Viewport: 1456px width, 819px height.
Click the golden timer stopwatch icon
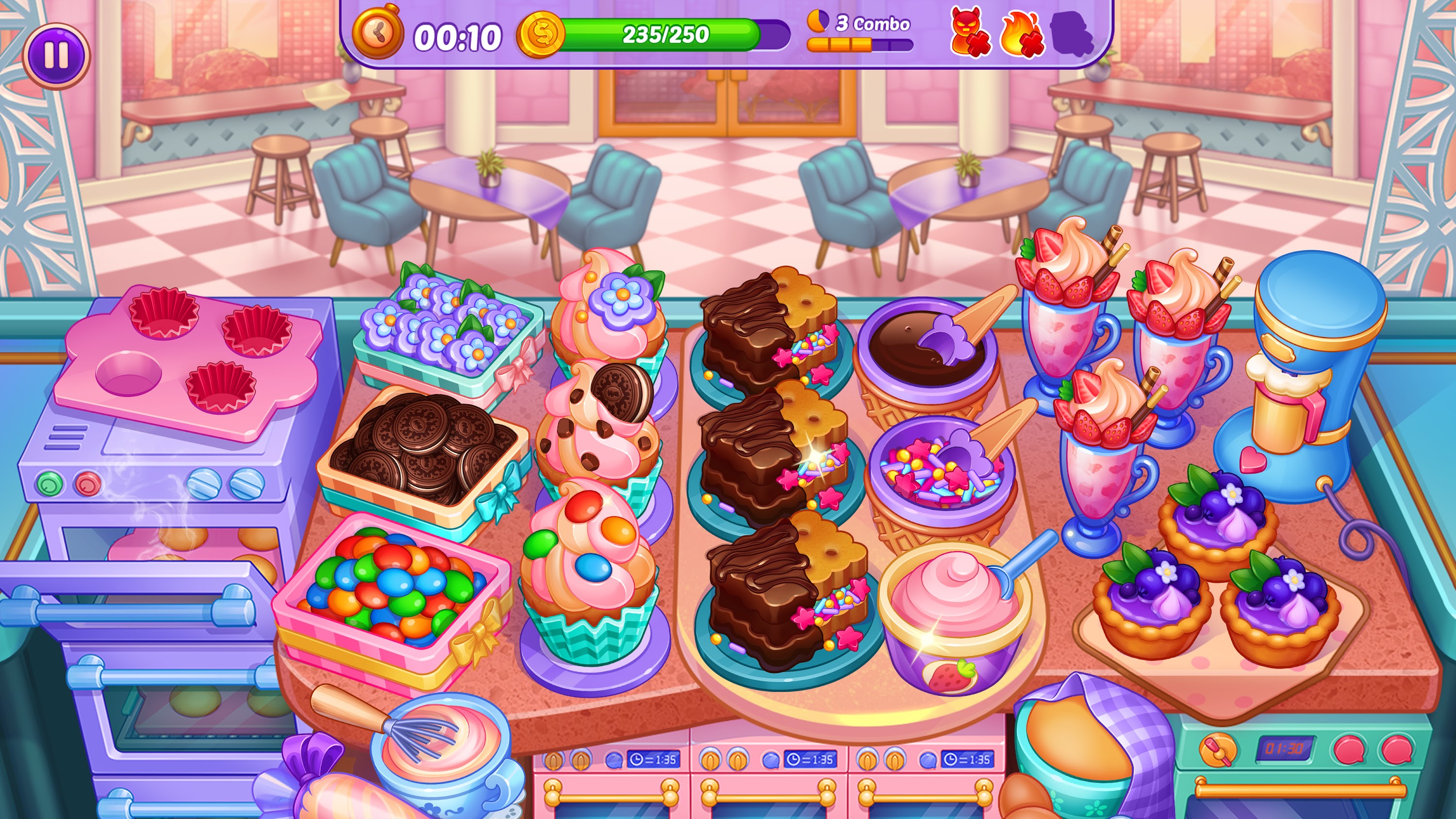(x=379, y=35)
